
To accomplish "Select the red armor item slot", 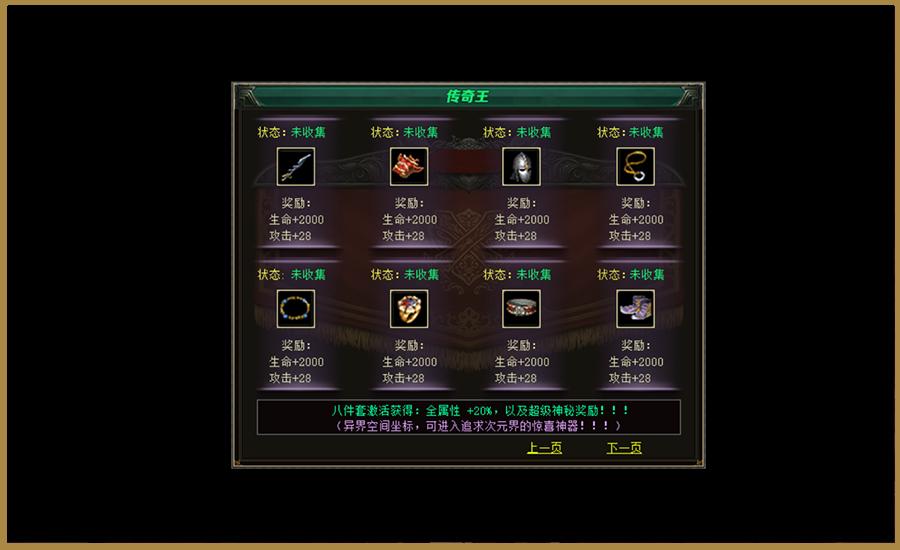I will pos(409,166).
